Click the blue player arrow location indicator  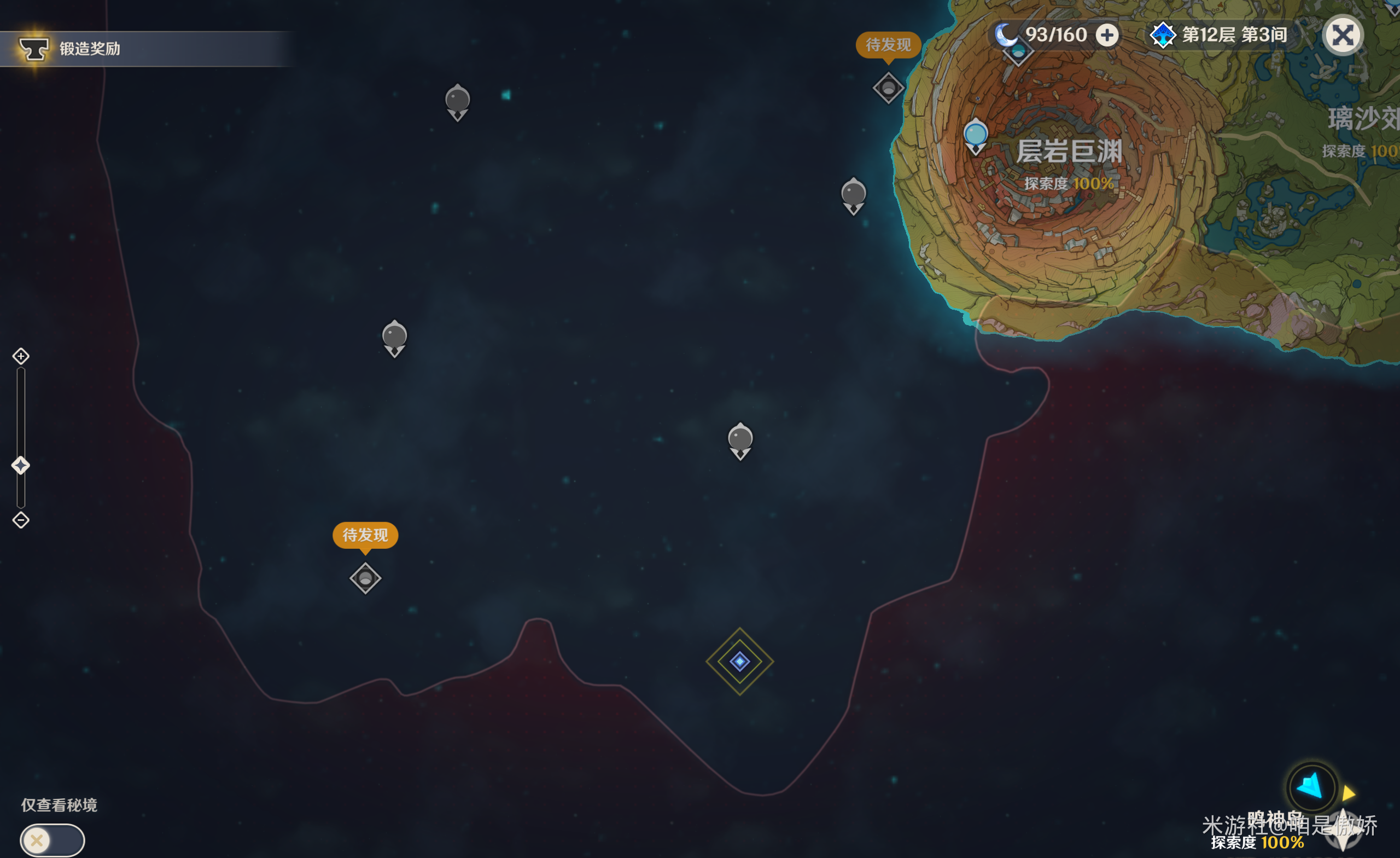pyautogui.click(x=1311, y=787)
